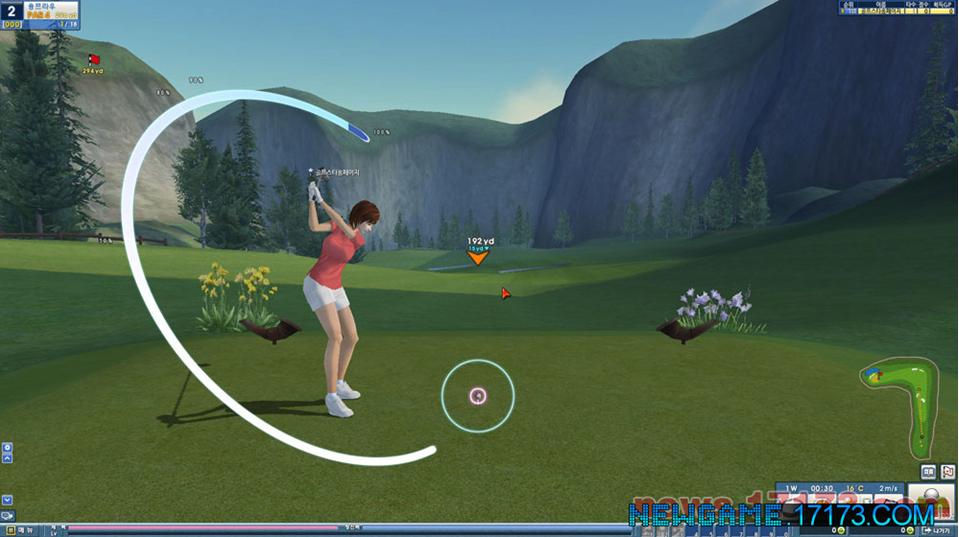Click the exit button with the arrow
The height and width of the screenshot is (537, 959).
pos(938,530)
